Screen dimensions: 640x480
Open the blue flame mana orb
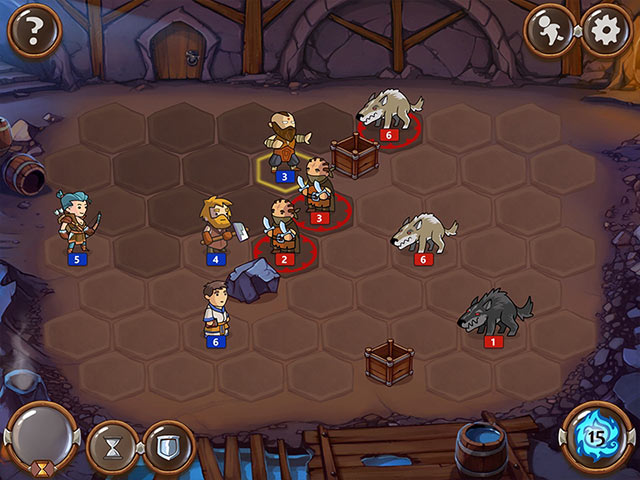[597, 438]
